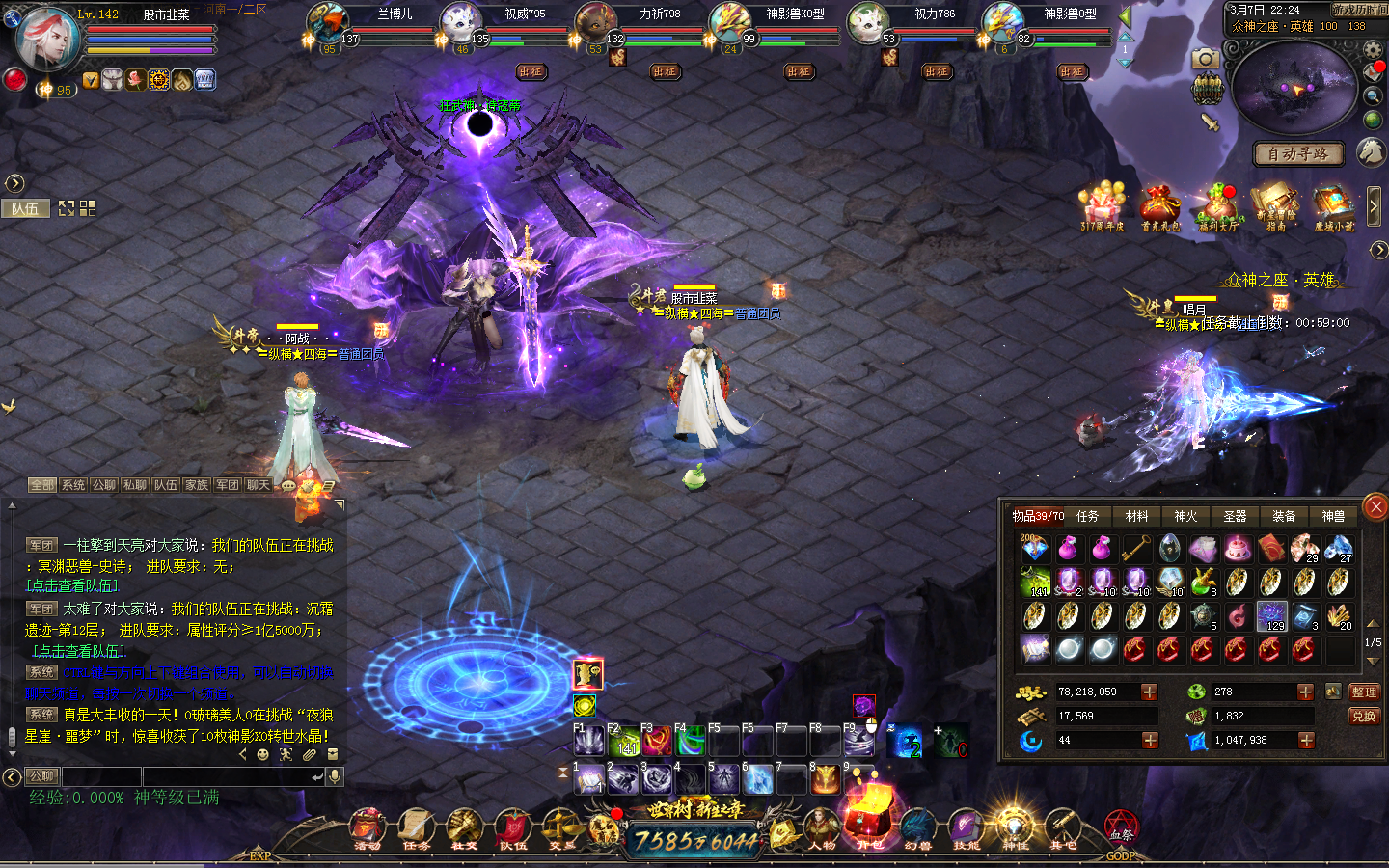The height and width of the screenshot is (868, 1389).
Task: Click the 整理 sort button
Action: 1364,692
